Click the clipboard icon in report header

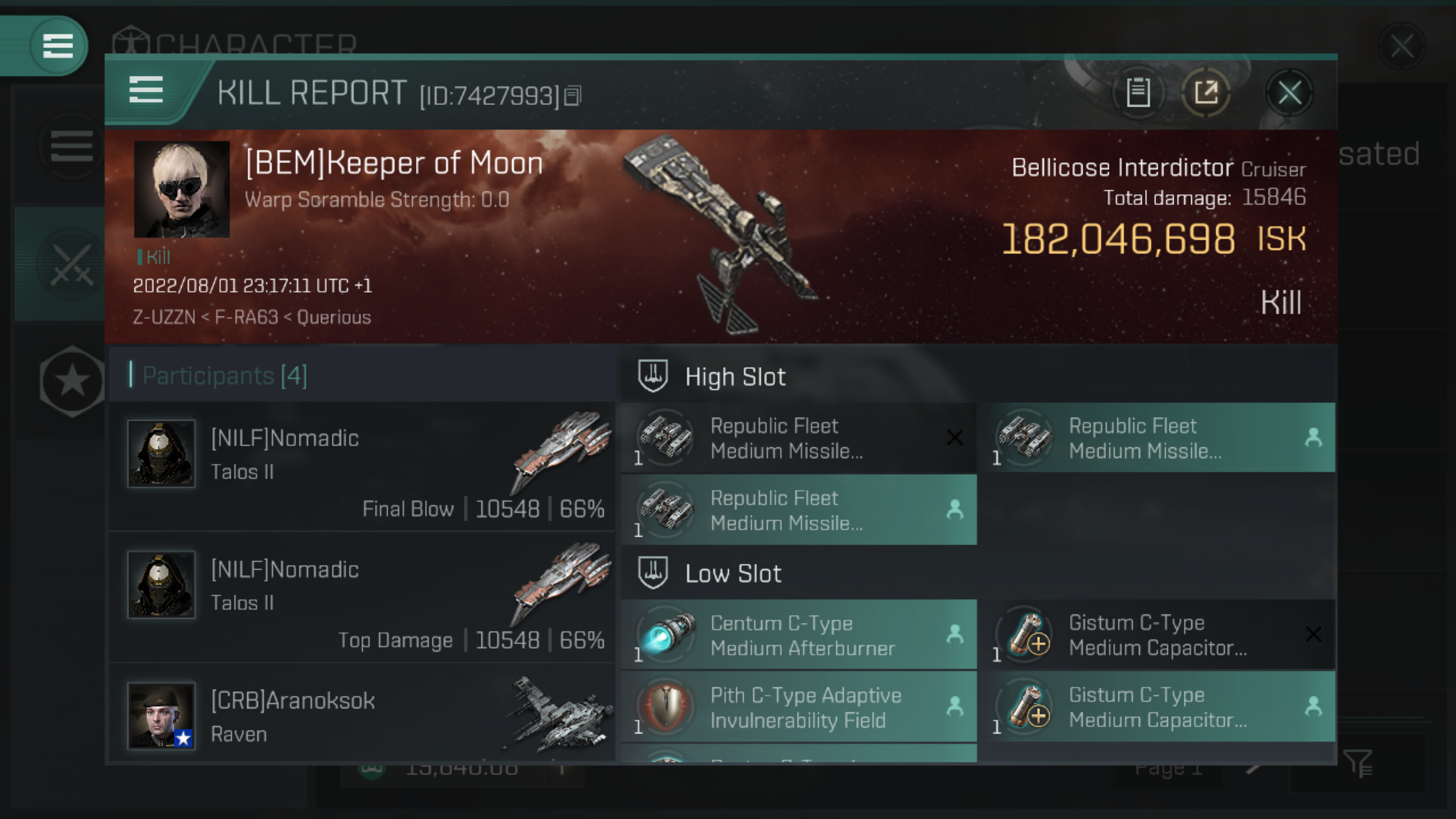point(1138,93)
